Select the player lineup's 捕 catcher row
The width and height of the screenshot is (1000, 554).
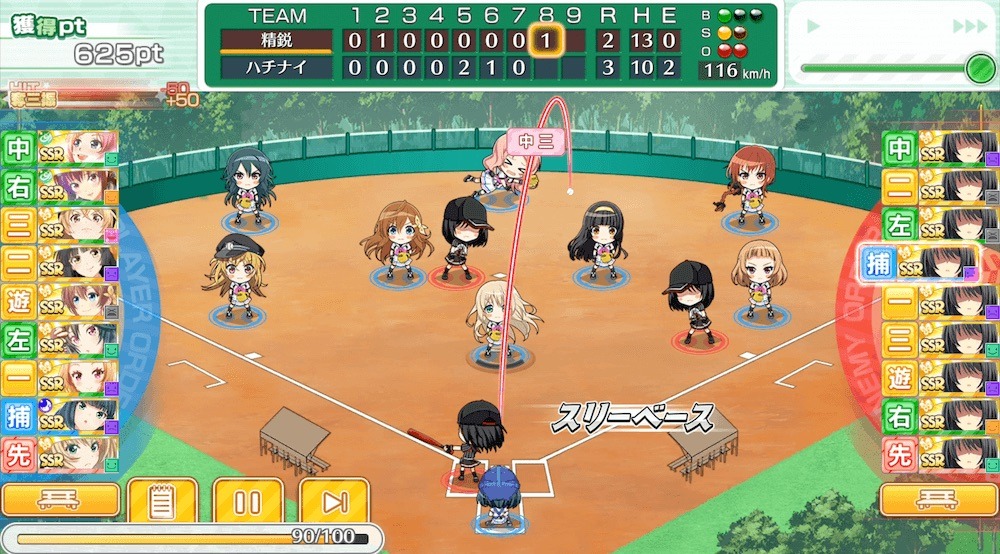click(60, 416)
